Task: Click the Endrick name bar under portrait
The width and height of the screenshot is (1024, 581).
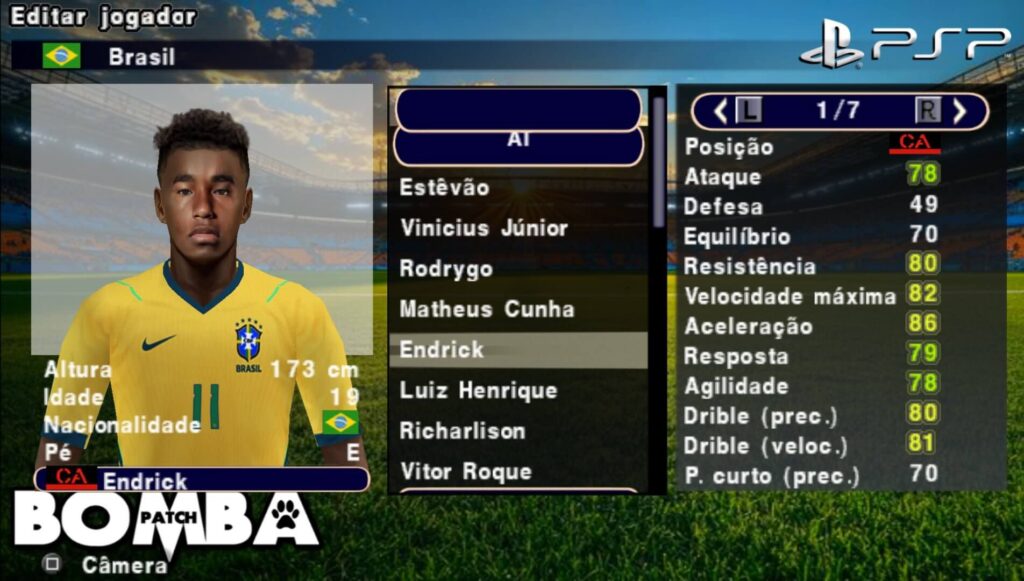Action: tap(202, 480)
